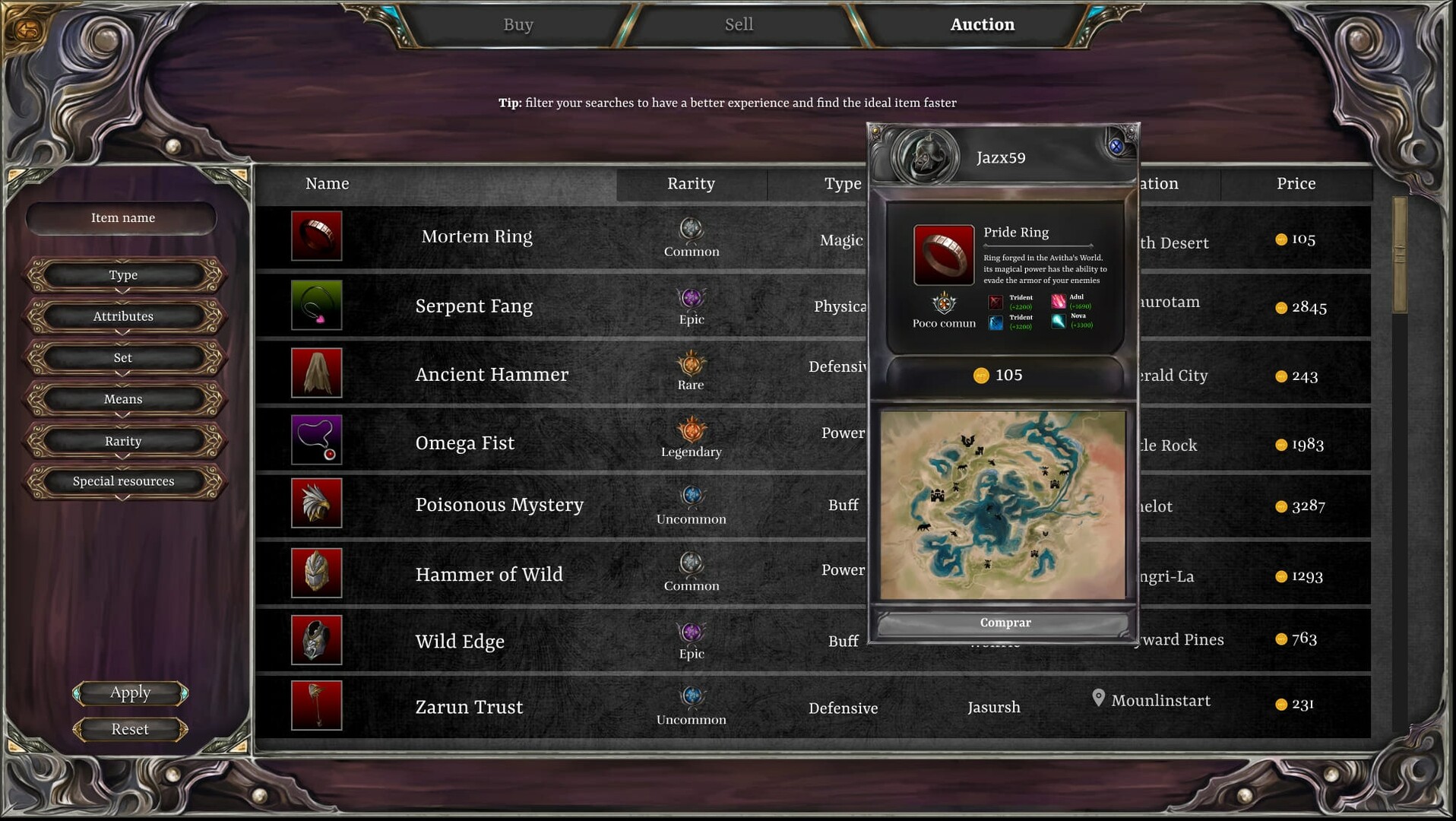The image size is (1456, 821).
Task: Click the Mortem Ring item thumbnail
Action: pyautogui.click(x=316, y=236)
